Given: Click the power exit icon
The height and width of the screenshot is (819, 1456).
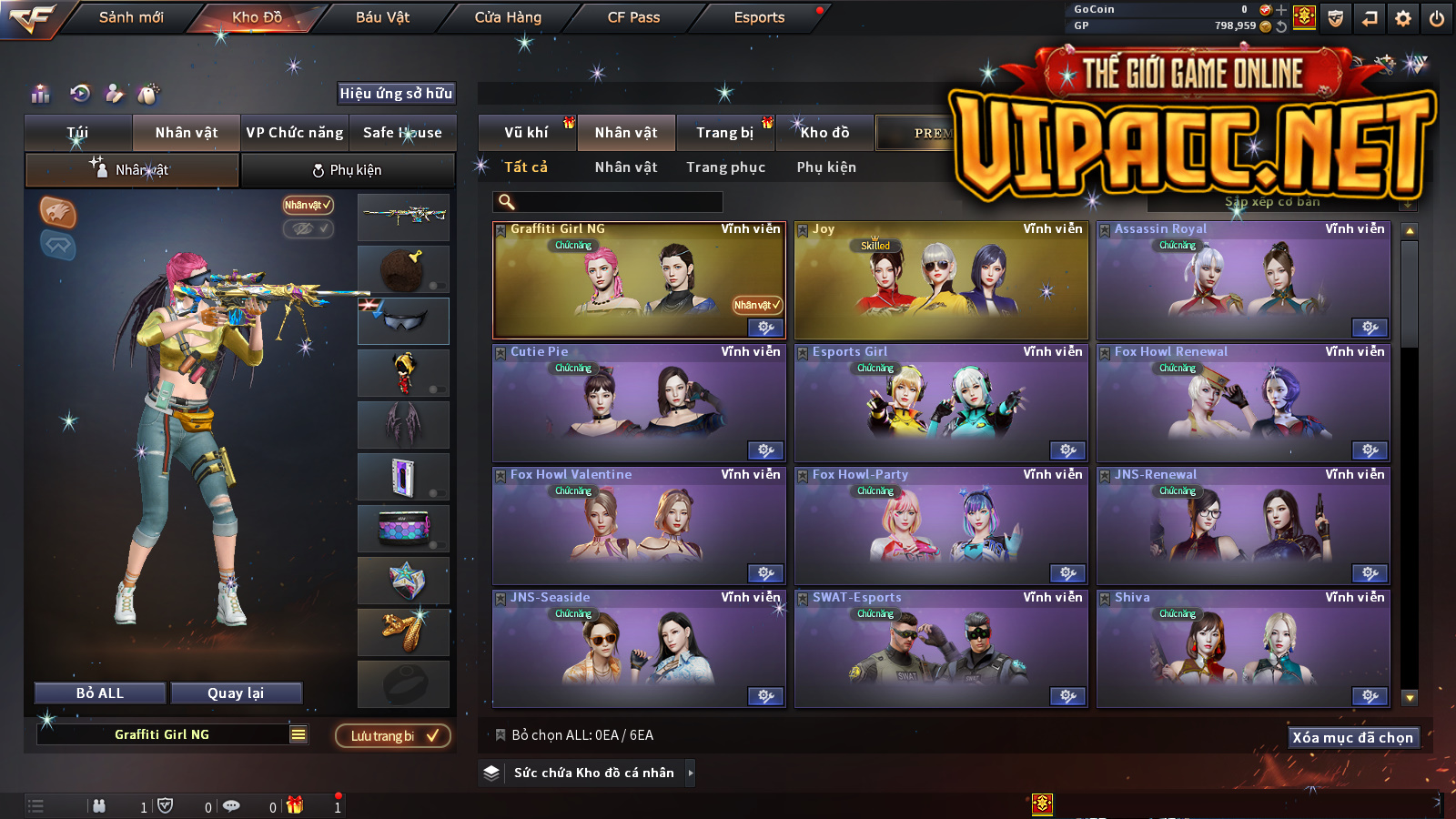Looking at the screenshot, I should (1437, 18).
